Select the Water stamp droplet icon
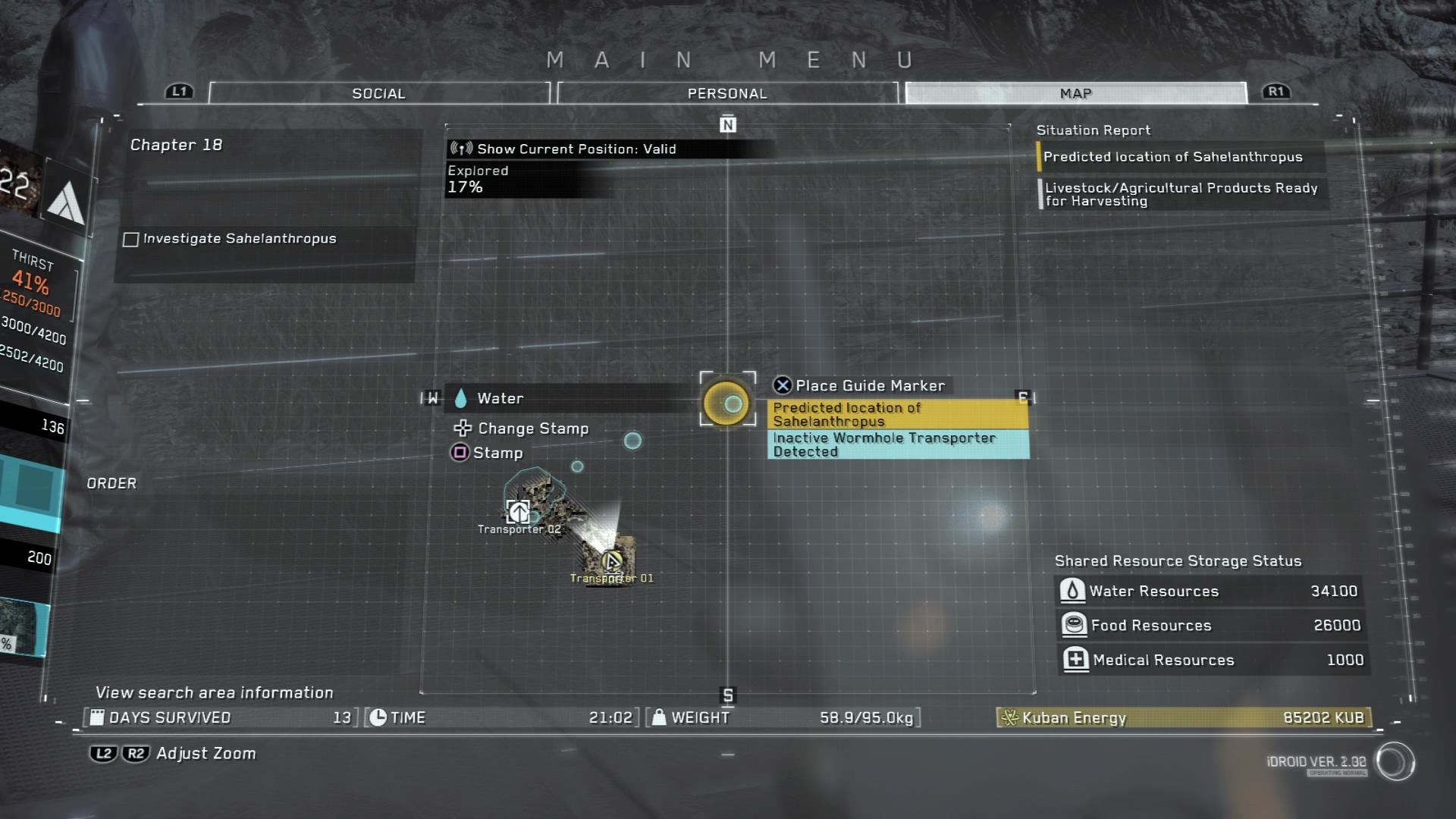The image size is (1456, 819). (463, 397)
